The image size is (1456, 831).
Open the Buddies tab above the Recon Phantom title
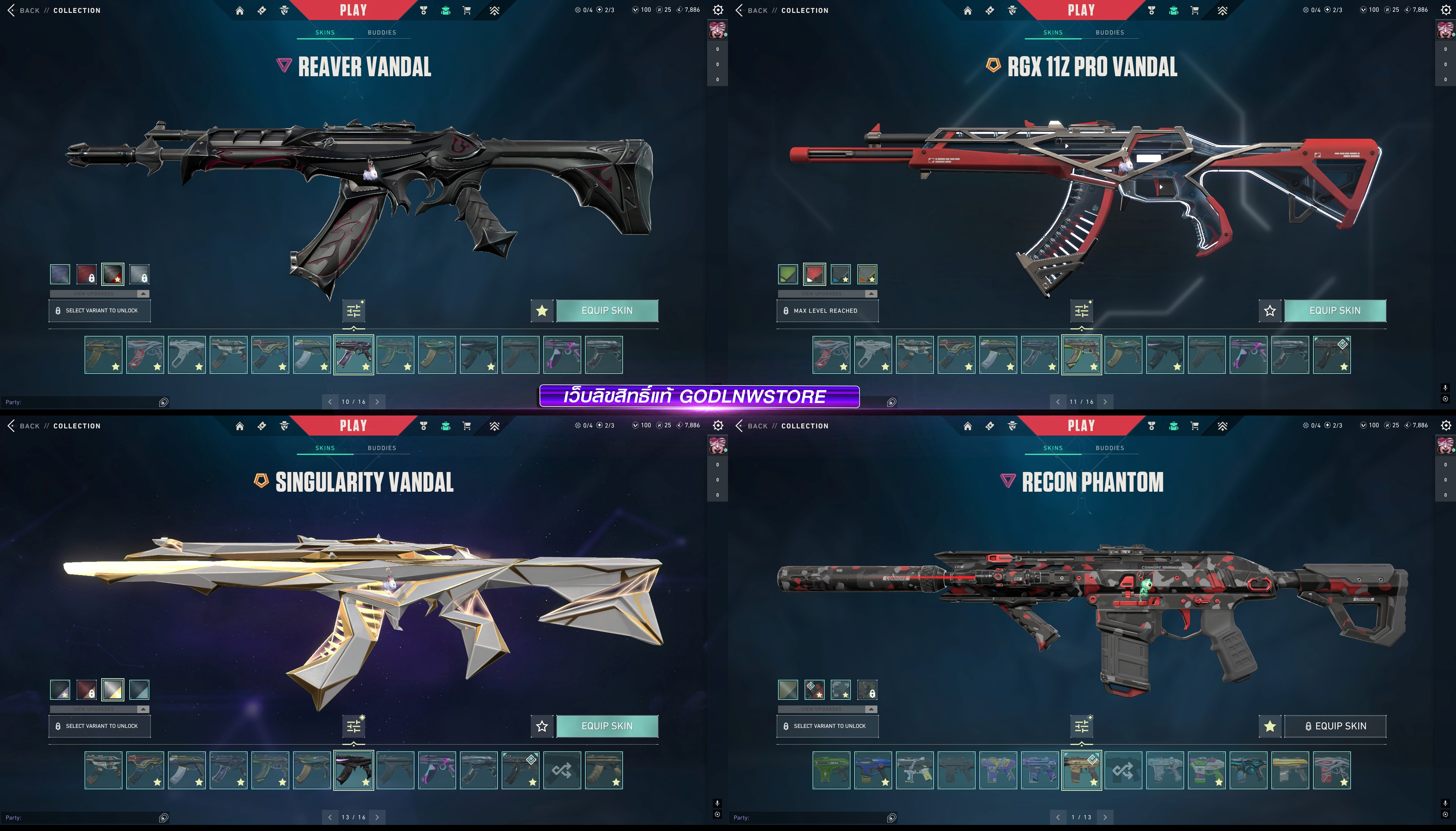[x=1109, y=448]
